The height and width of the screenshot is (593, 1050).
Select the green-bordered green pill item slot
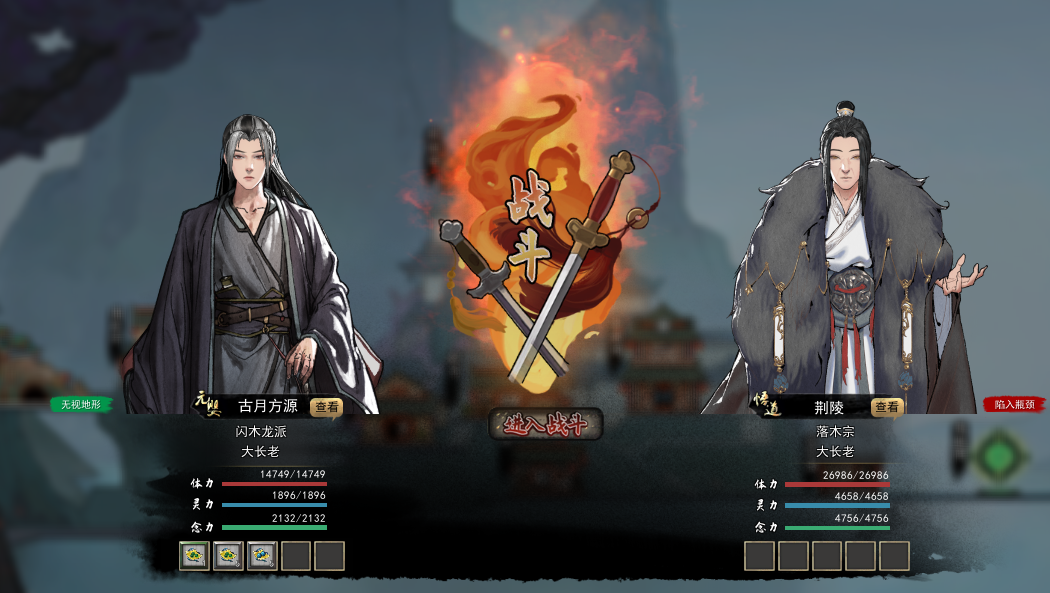(x=194, y=555)
